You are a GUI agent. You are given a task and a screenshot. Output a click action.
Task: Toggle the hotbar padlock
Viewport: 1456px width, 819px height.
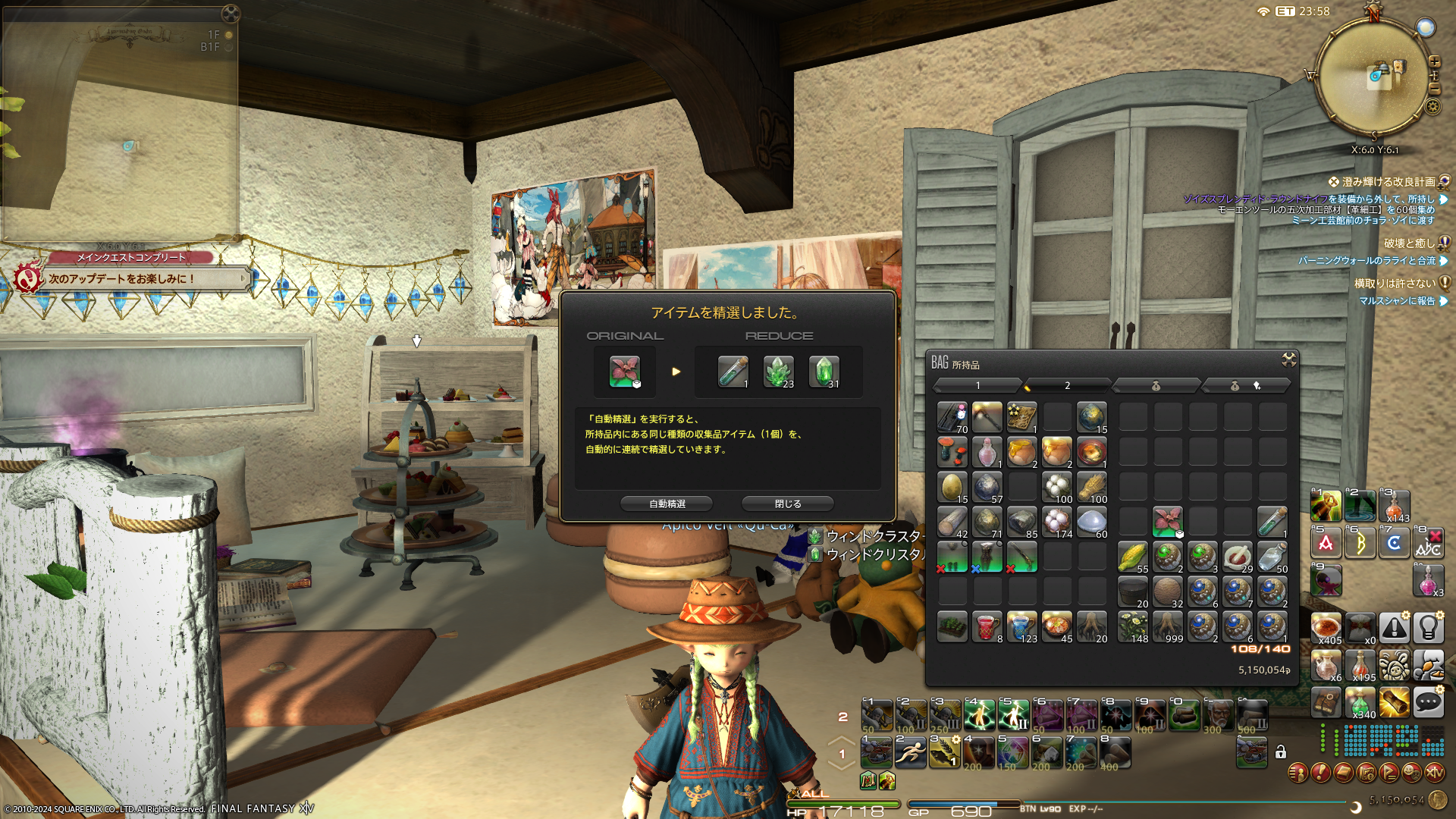pyautogui.click(x=1281, y=752)
